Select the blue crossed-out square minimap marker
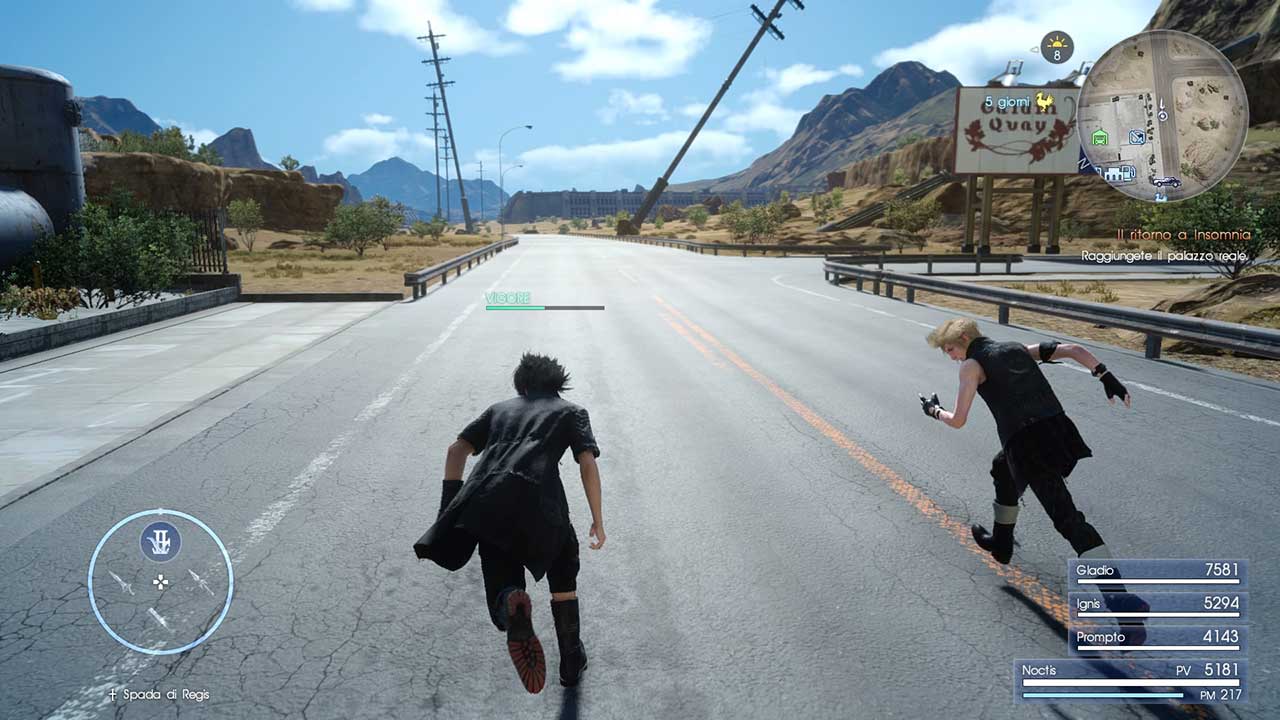Viewport: 1280px width, 720px height. (1137, 137)
